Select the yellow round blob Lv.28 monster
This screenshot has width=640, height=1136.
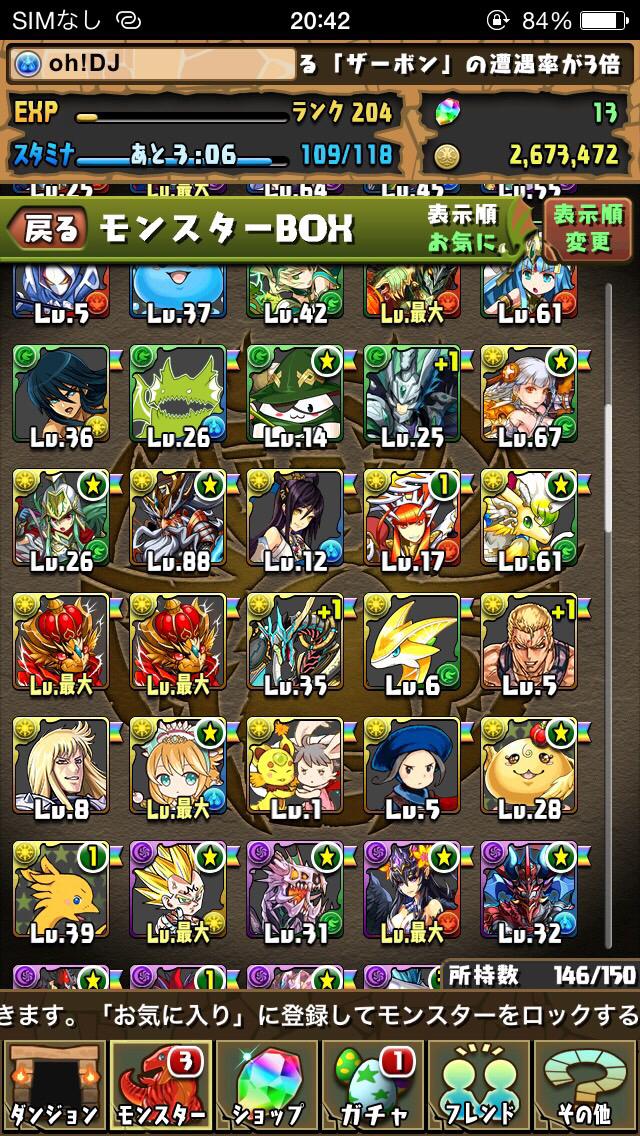coord(528,765)
